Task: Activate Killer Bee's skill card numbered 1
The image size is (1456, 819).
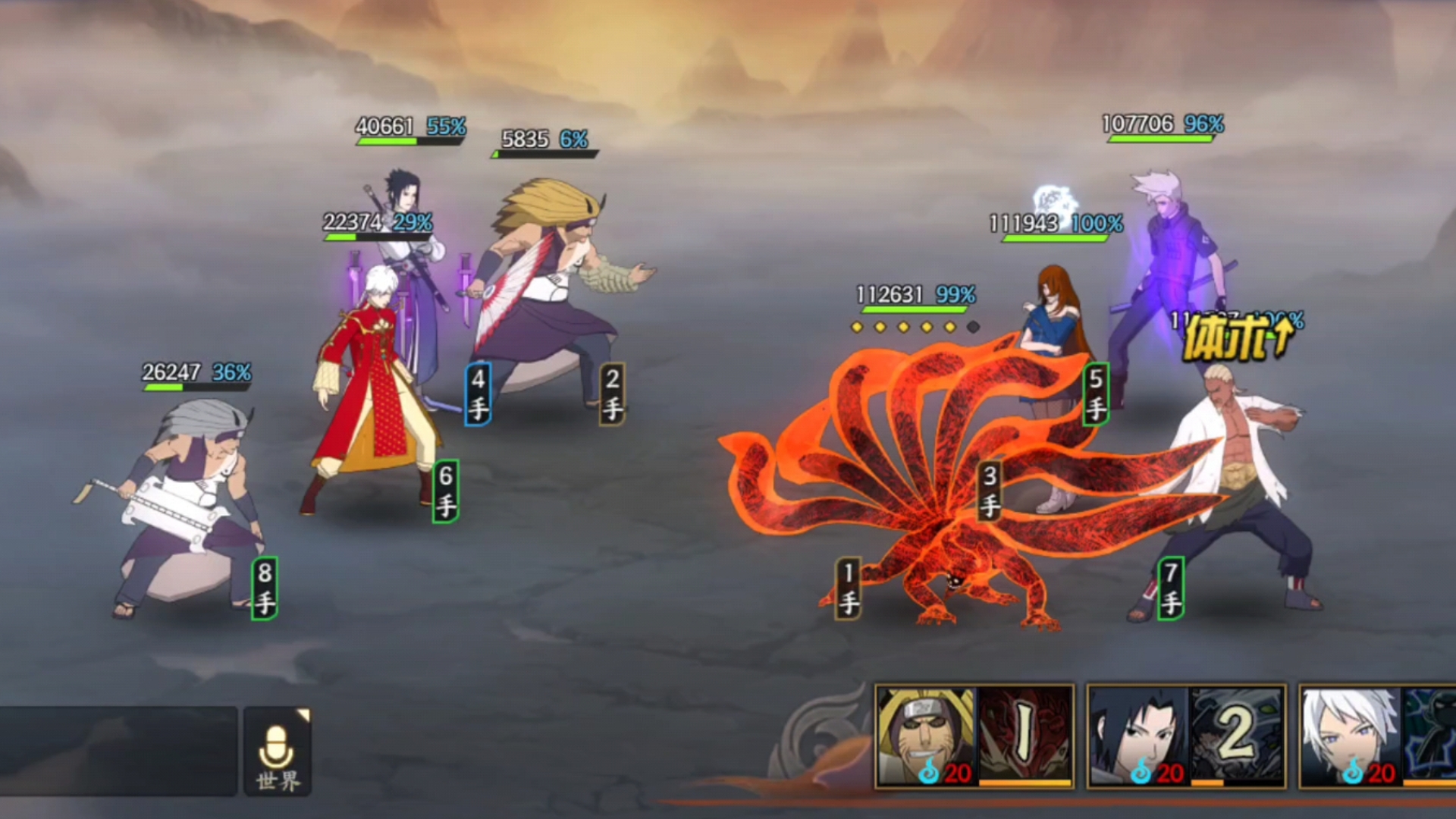Action: 974,736
